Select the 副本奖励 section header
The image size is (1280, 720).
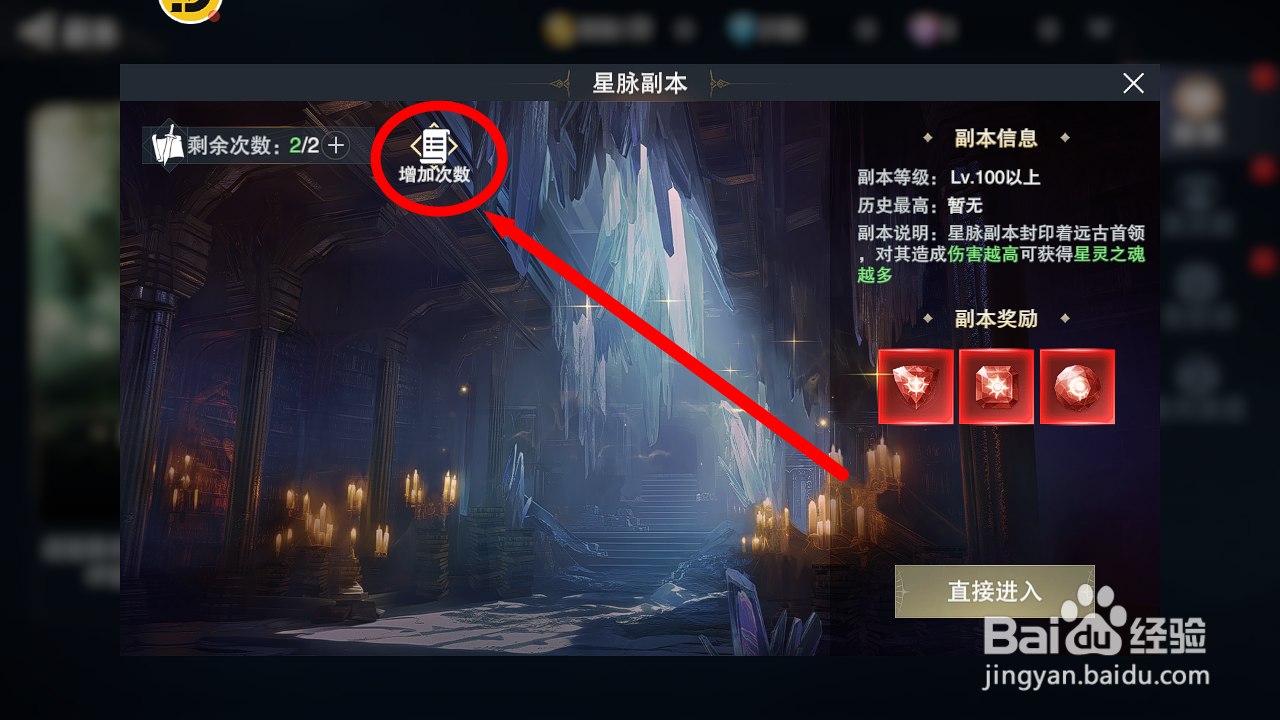[995, 319]
